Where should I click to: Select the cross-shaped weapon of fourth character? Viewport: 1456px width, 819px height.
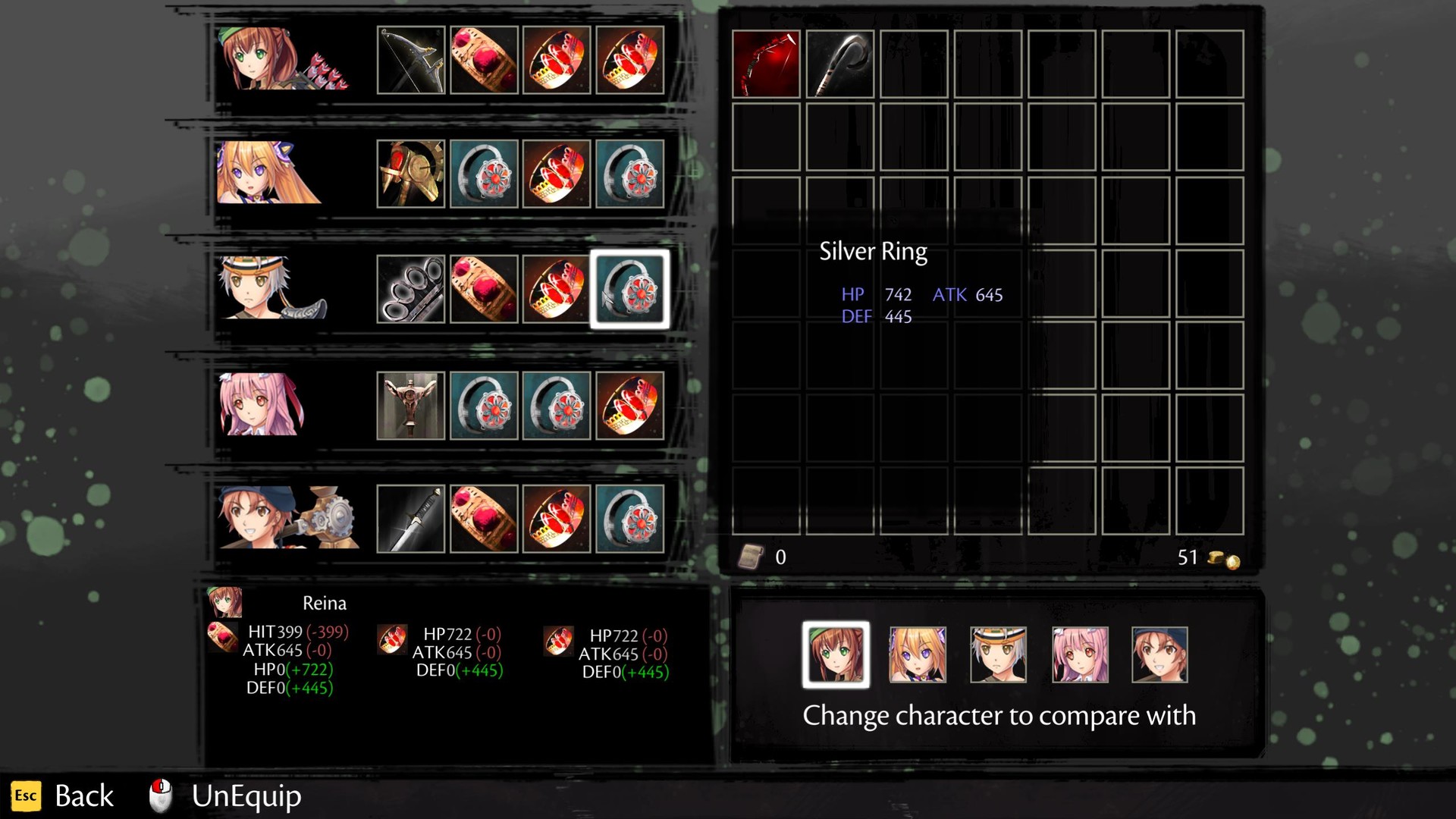pyautogui.click(x=410, y=406)
